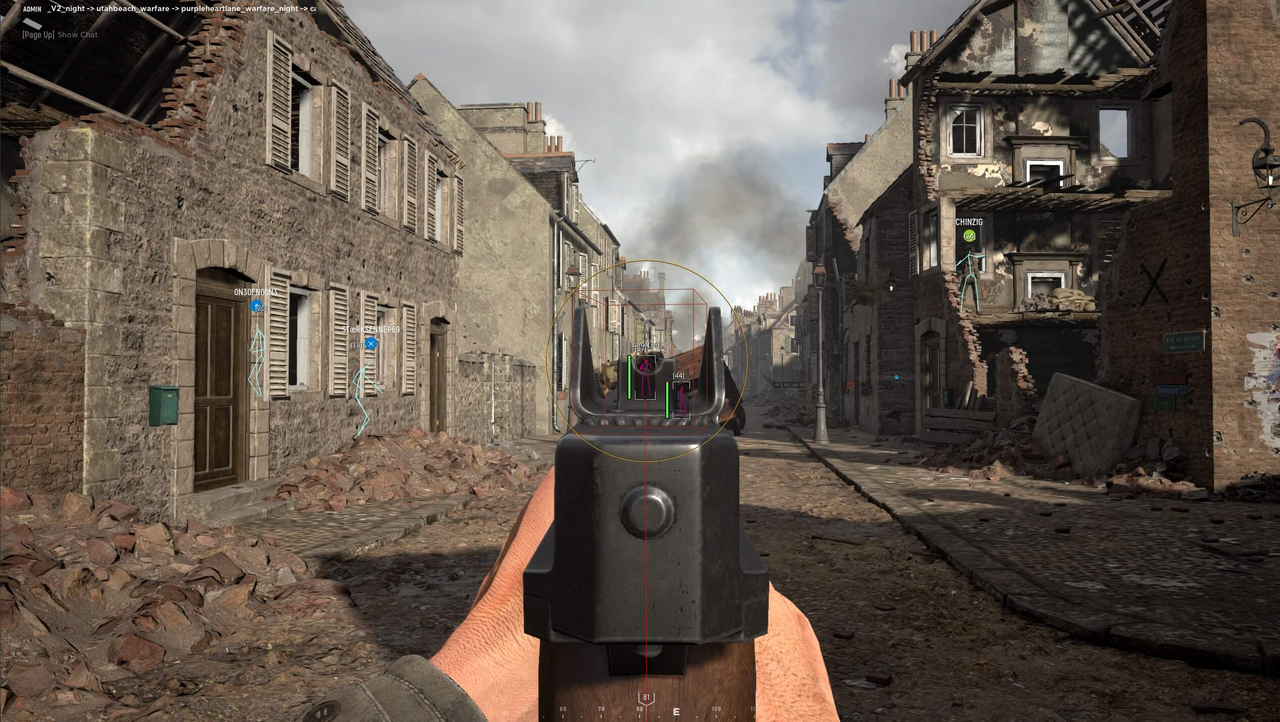Click the STæRKSENNEP69 player name

tap(371, 330)
